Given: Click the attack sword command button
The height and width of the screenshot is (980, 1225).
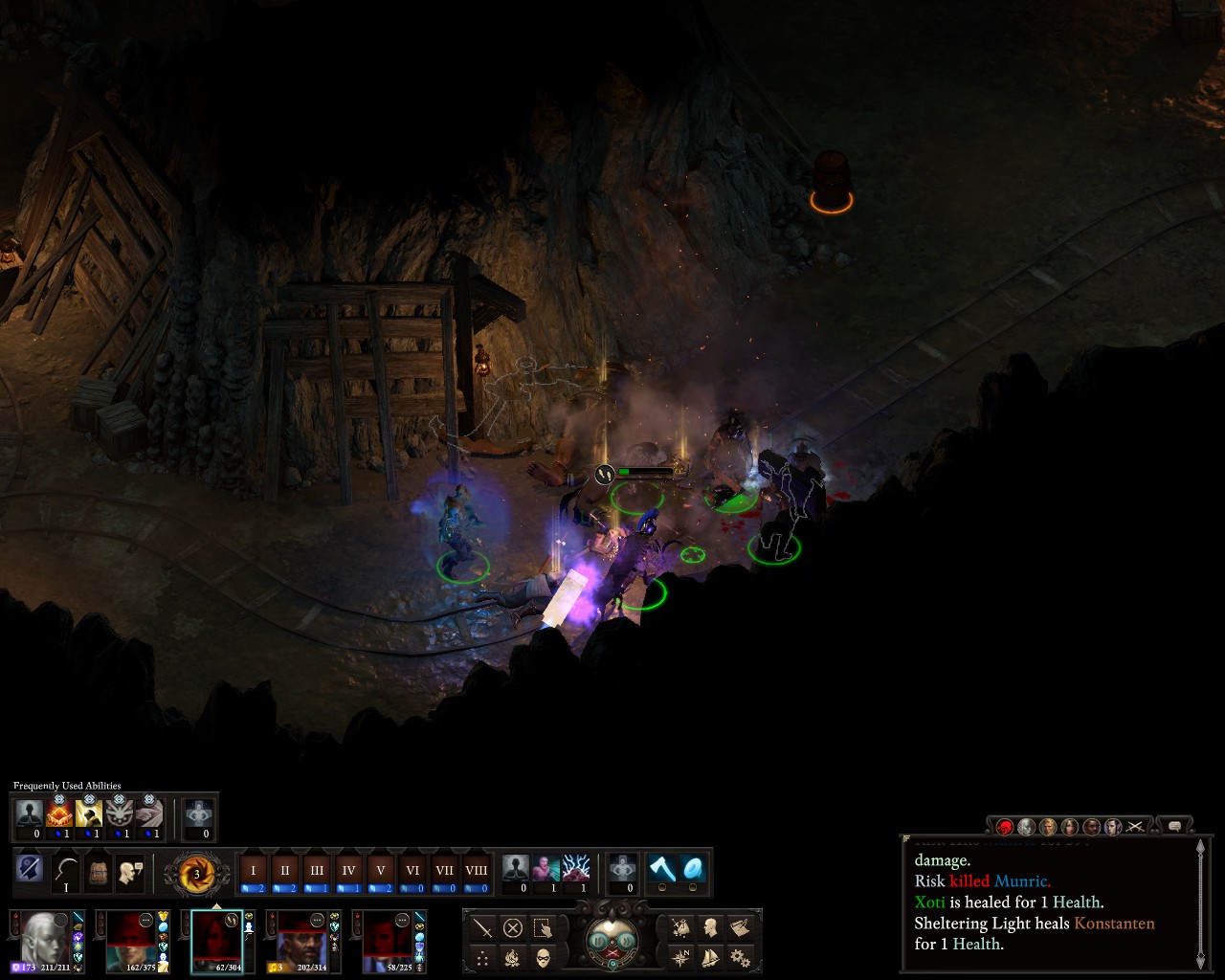Looking at the screenshot, I should coord(483,927).
